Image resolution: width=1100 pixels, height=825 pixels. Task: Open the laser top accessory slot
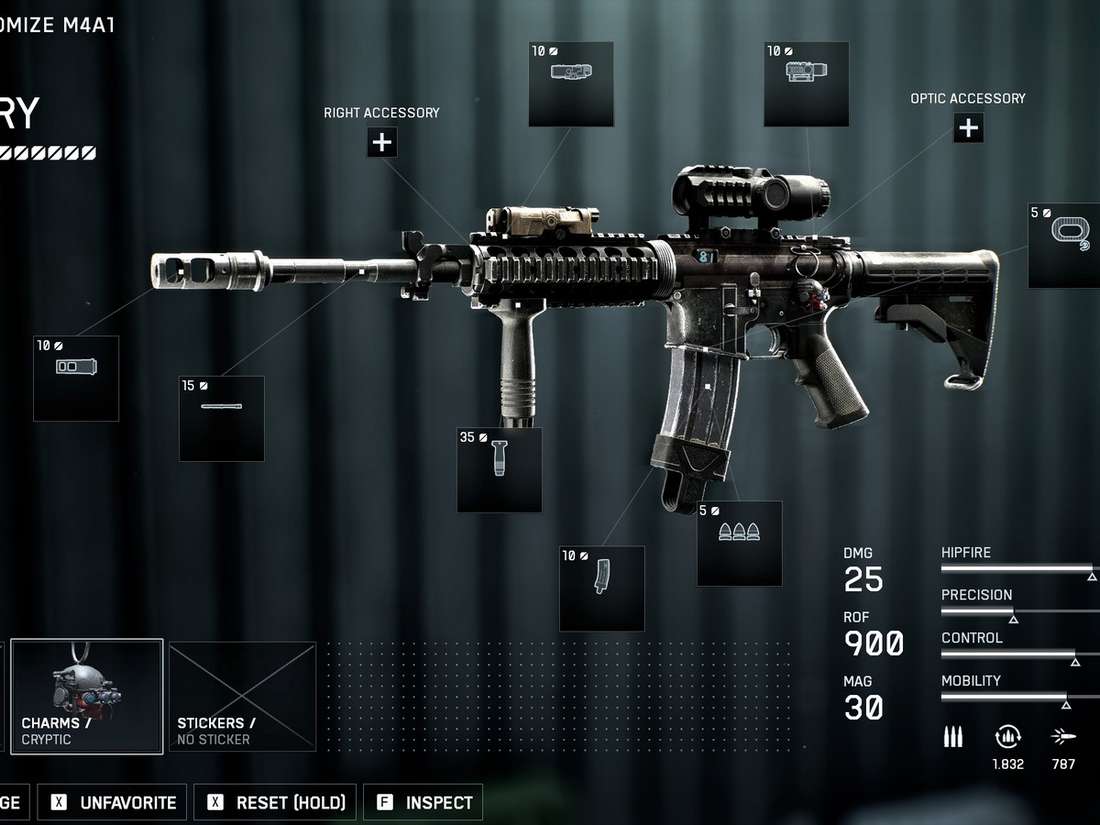(x=571, y=84)
